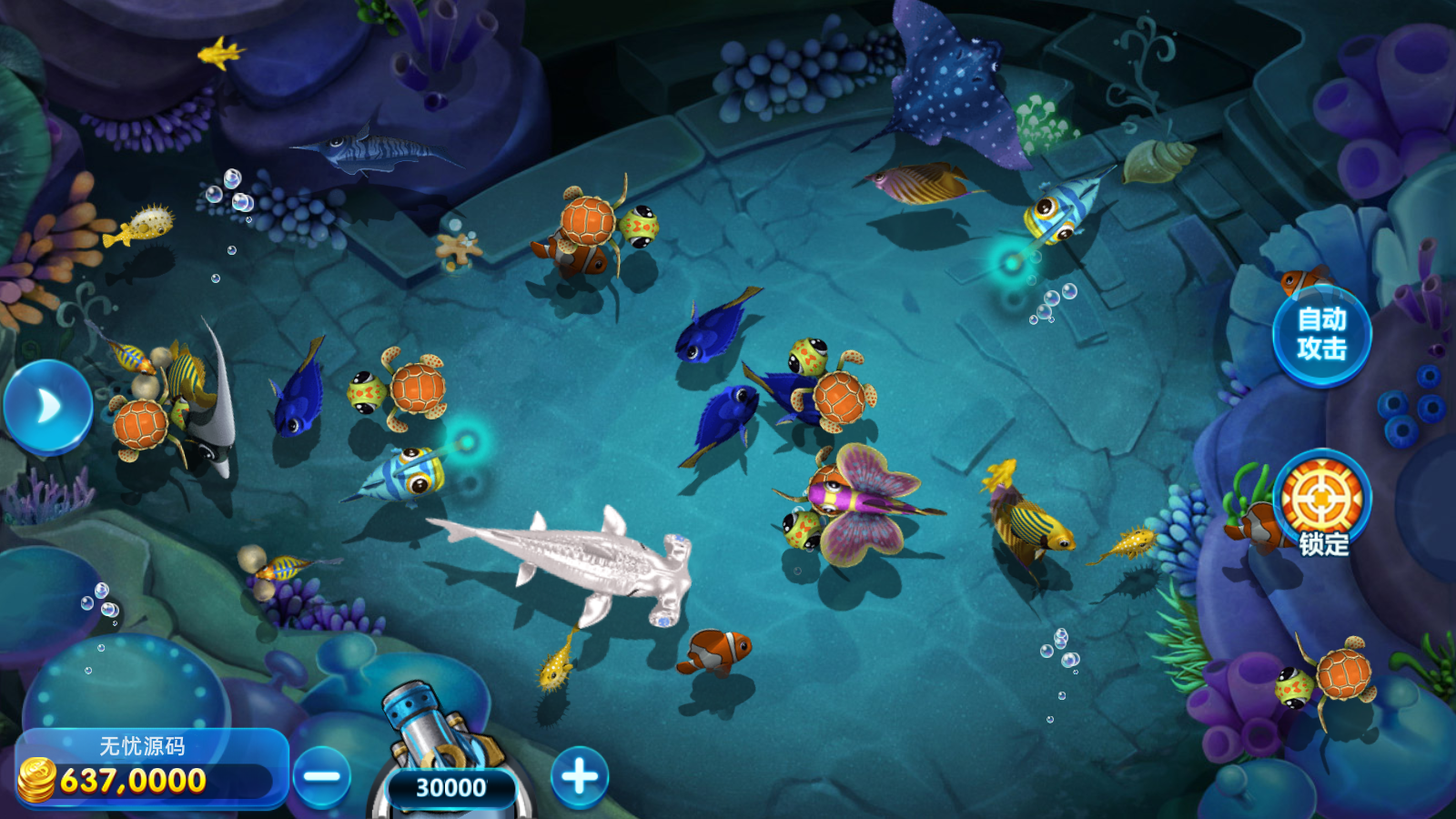This screenshot has width=1456, height=819.
Task: Decrease the cannon bet with minus
Action: [322, 777]
